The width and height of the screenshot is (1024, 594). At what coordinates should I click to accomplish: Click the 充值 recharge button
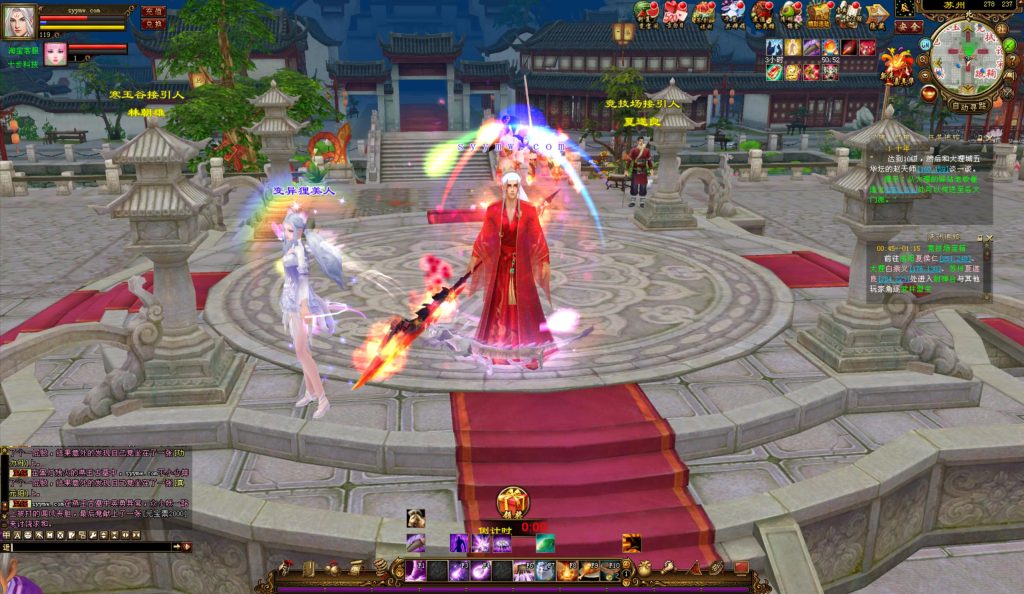point(153,10)
